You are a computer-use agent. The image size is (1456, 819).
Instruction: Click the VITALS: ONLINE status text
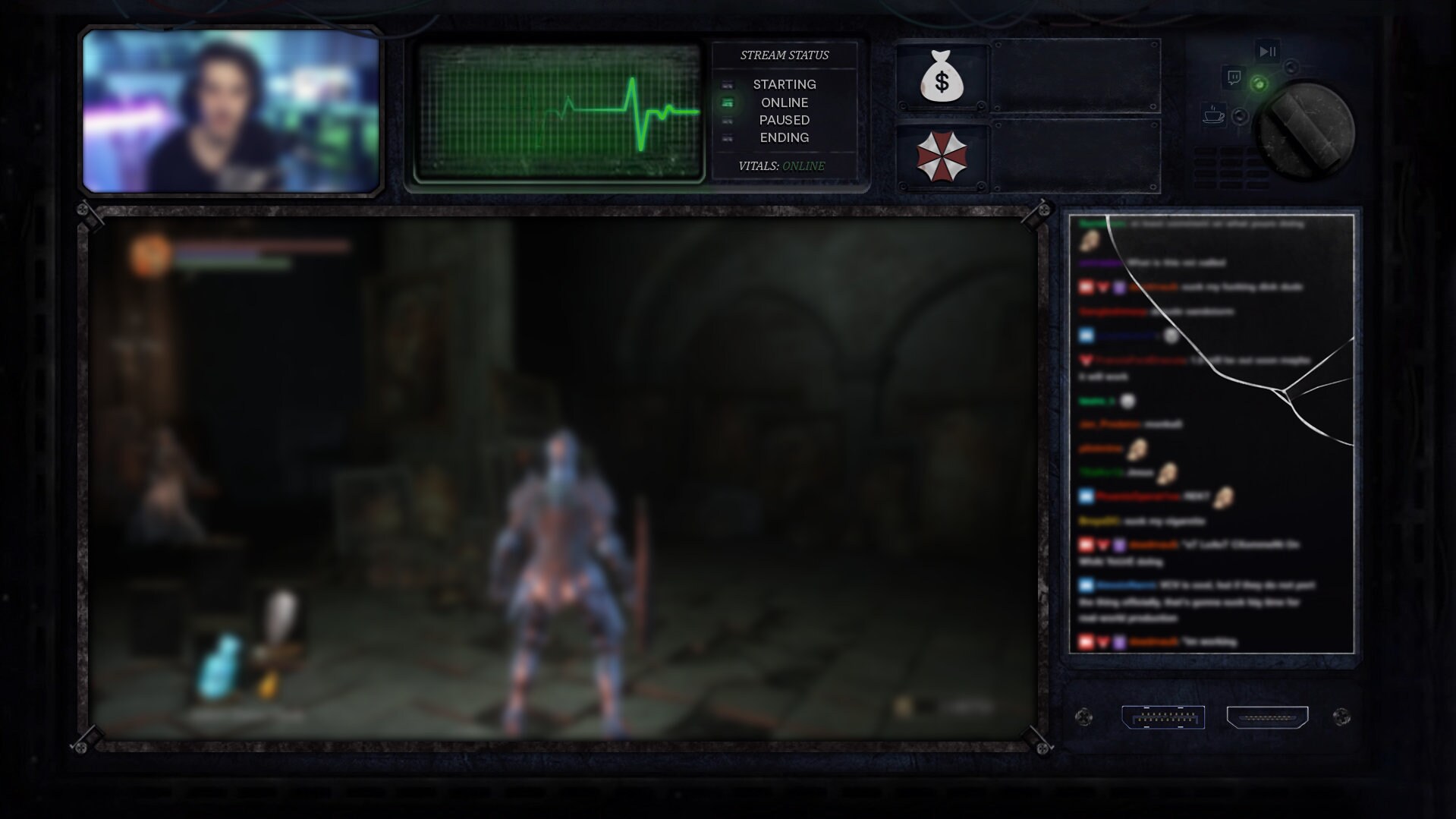781,165
